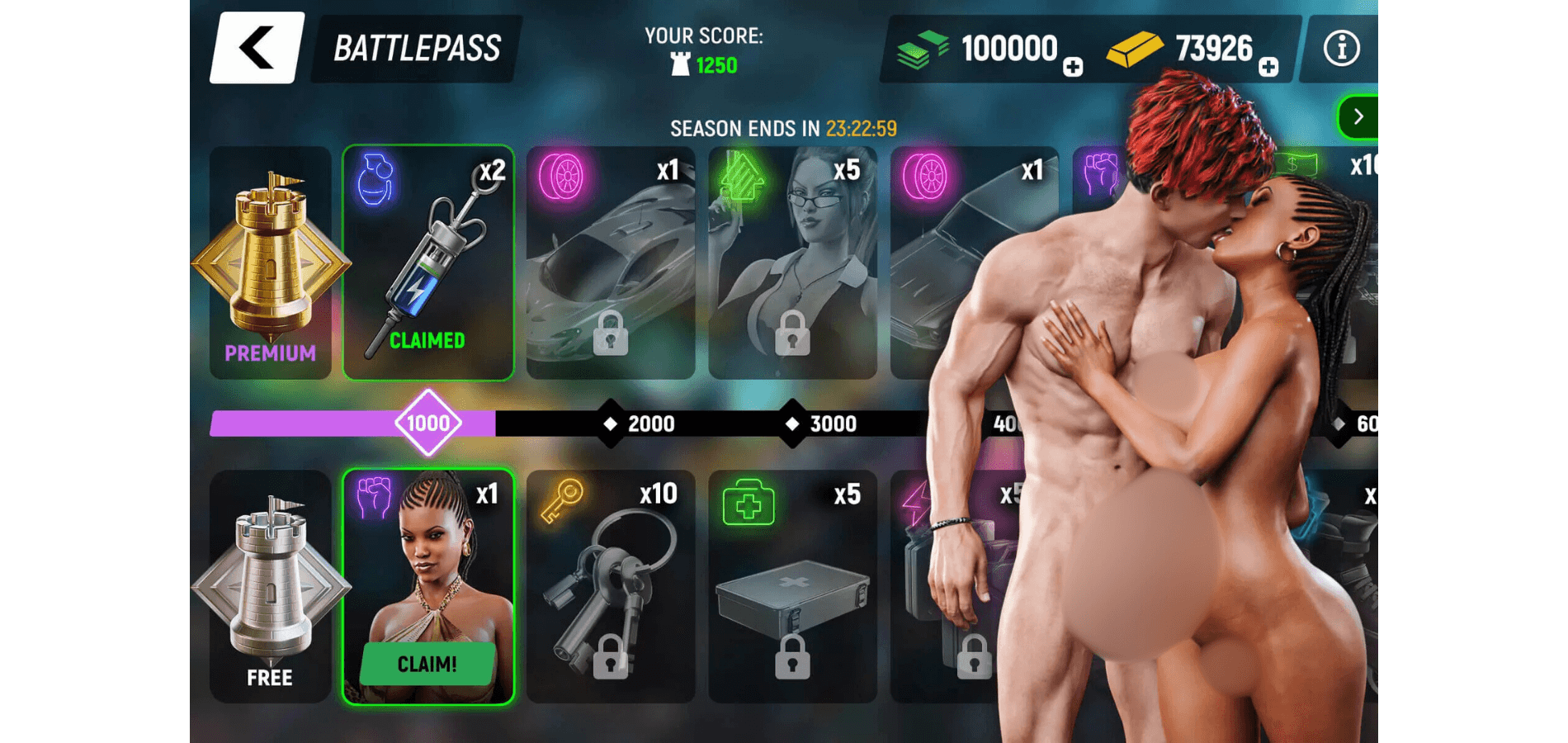Screen dimensions: 1568x743
Task: Select the locked keys x10 reward
Action: point(611,586)
